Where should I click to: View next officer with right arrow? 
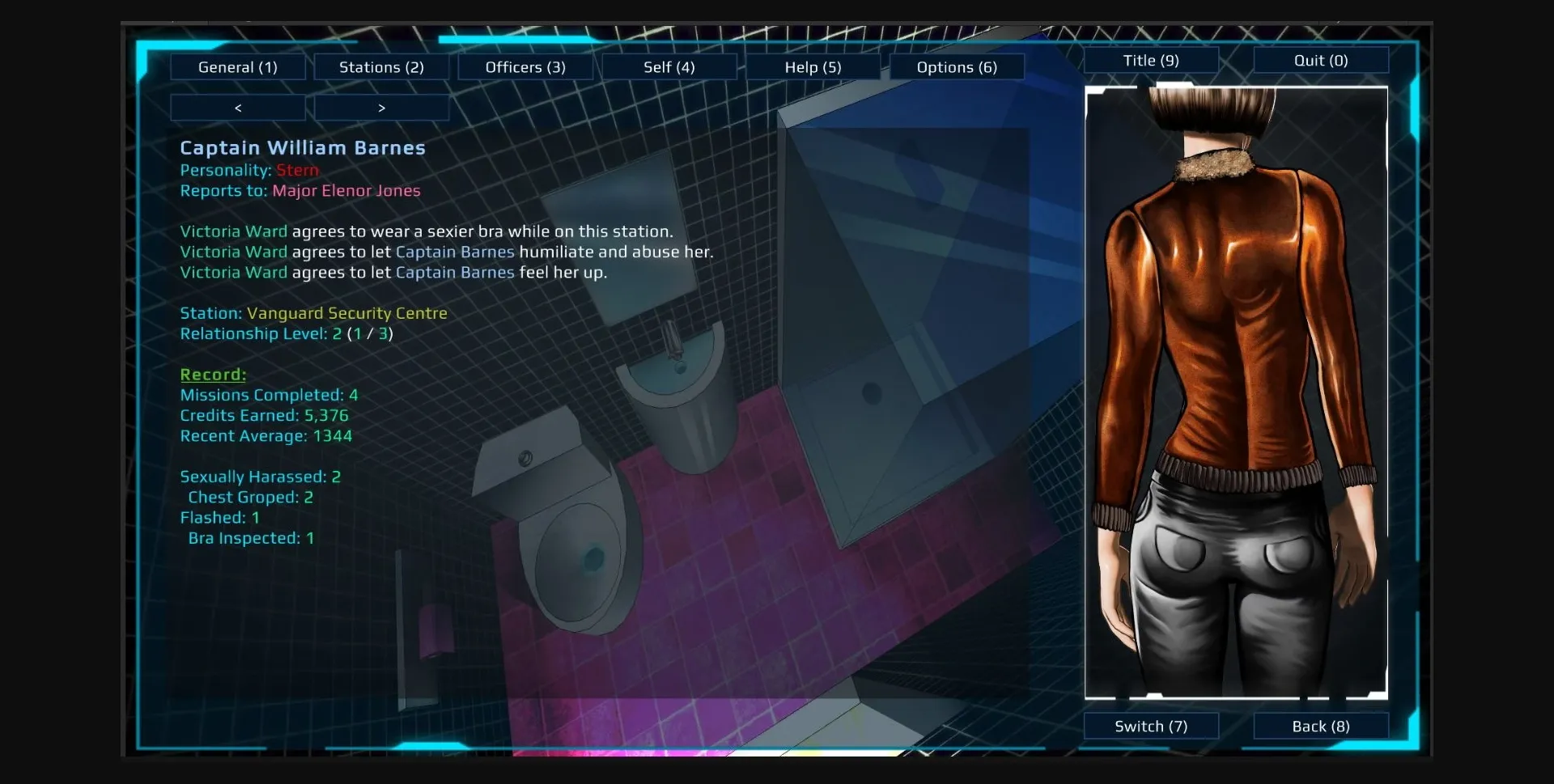point(380,107)
